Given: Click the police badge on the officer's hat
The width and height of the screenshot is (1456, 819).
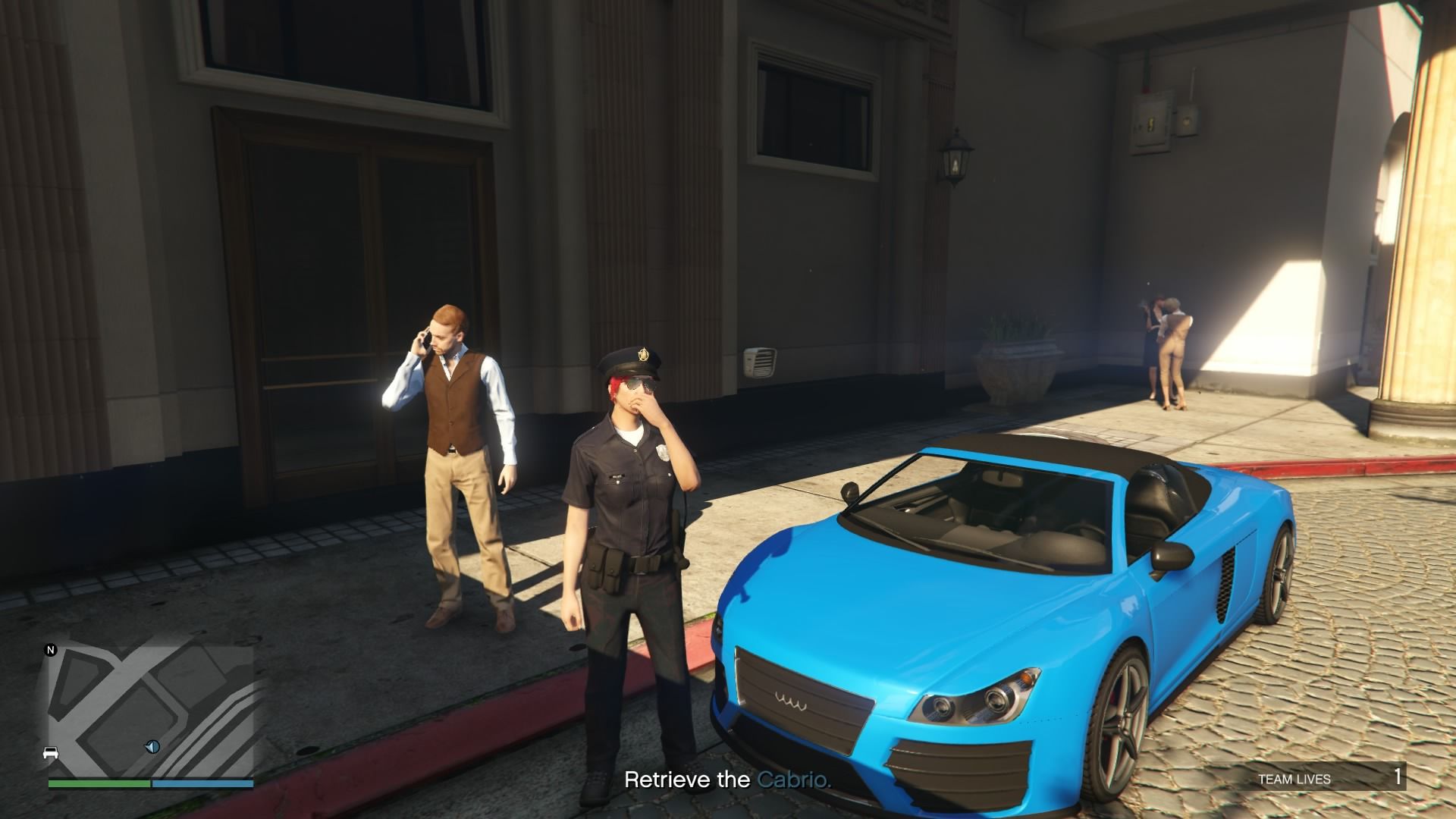Looking at the screenshot, I should coord(642,353).
